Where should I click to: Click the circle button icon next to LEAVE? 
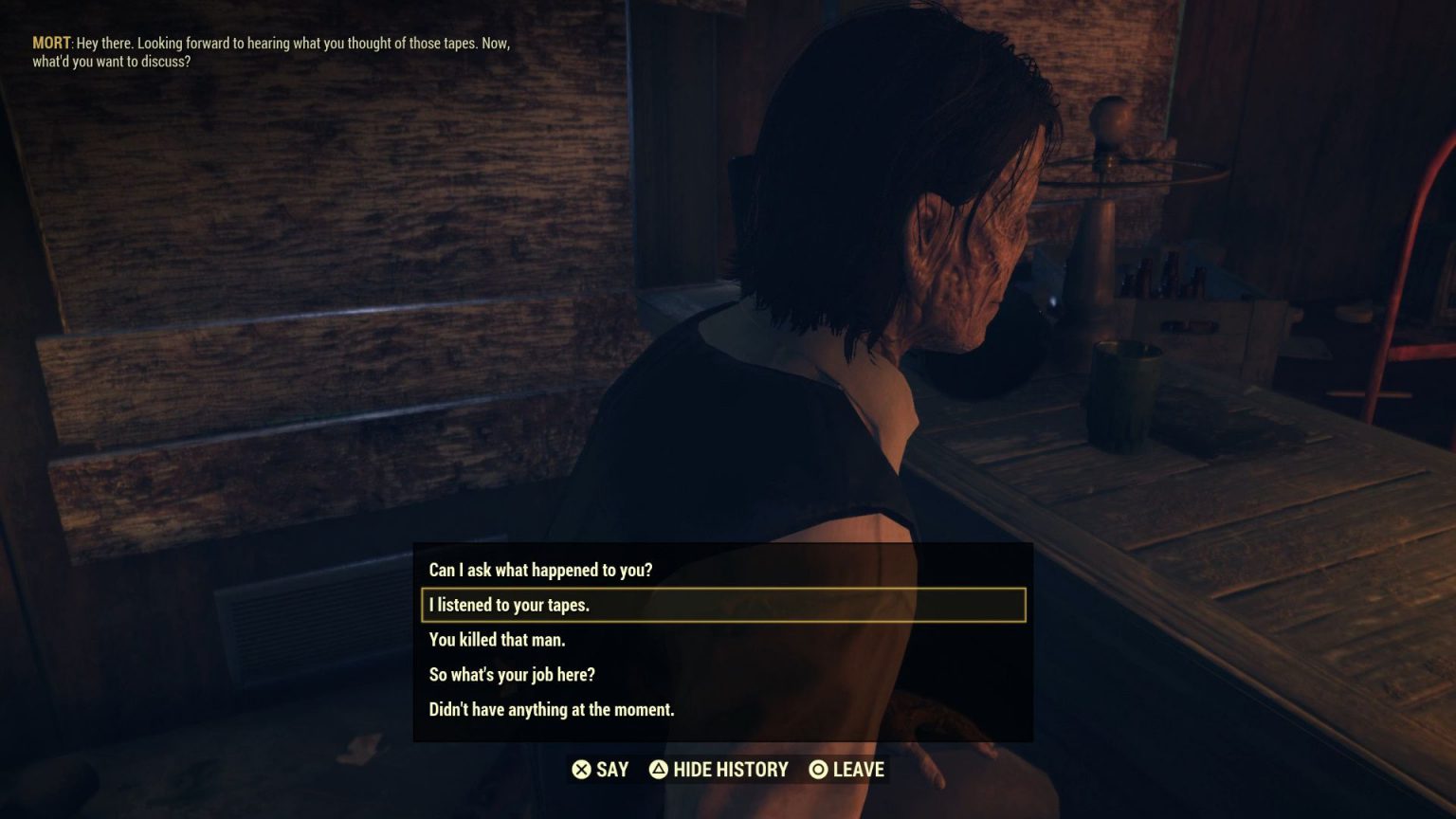[817, 770]
